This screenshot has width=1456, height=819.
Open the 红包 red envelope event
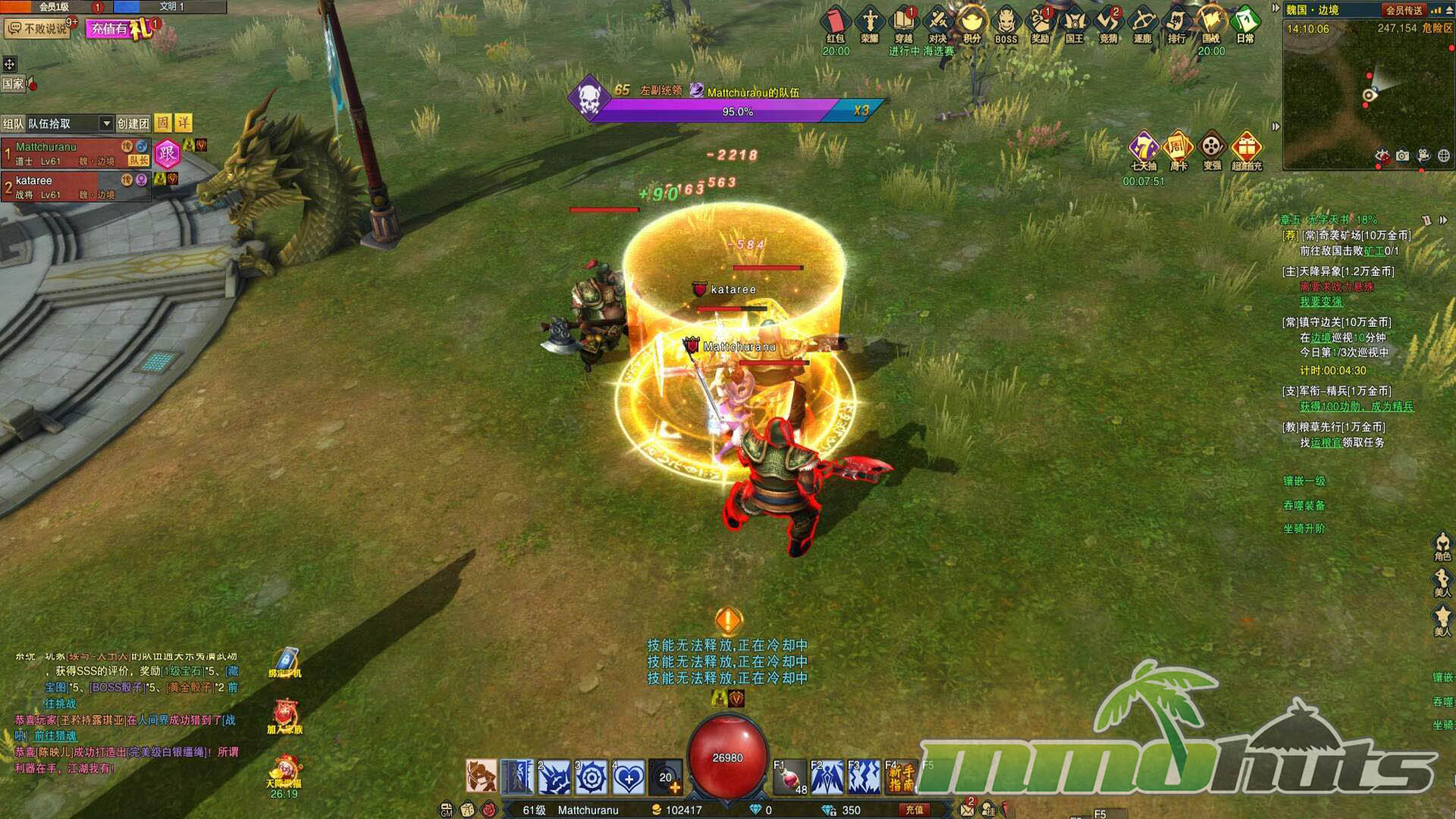[835, 24]
